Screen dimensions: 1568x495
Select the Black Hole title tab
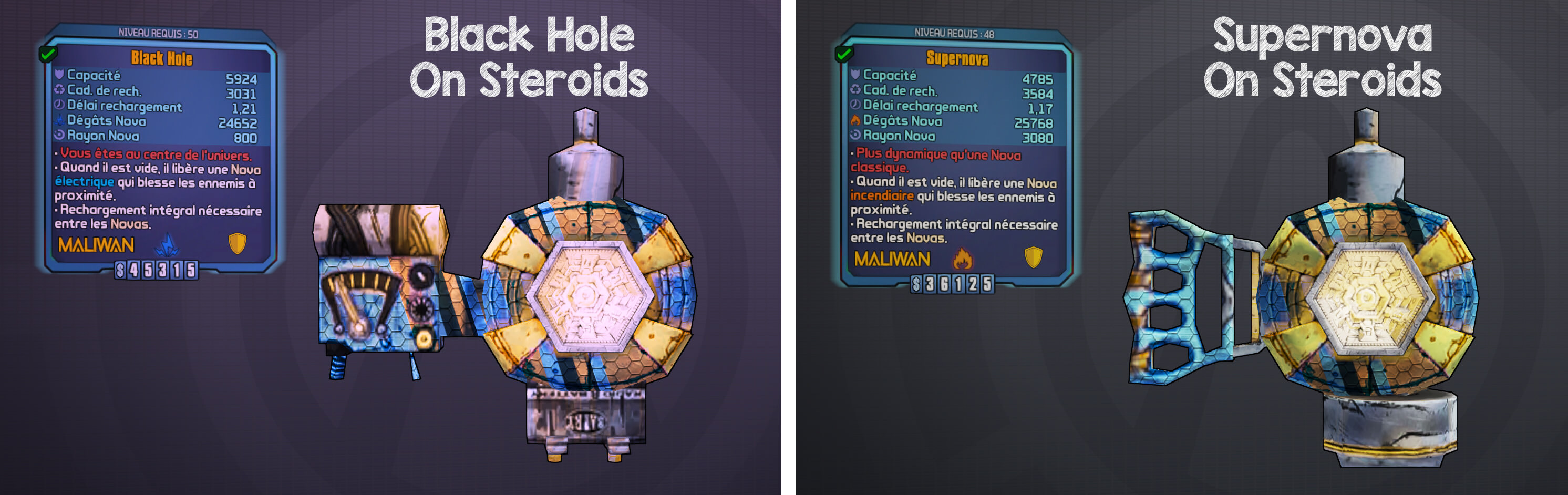click(x=161, y=59)
